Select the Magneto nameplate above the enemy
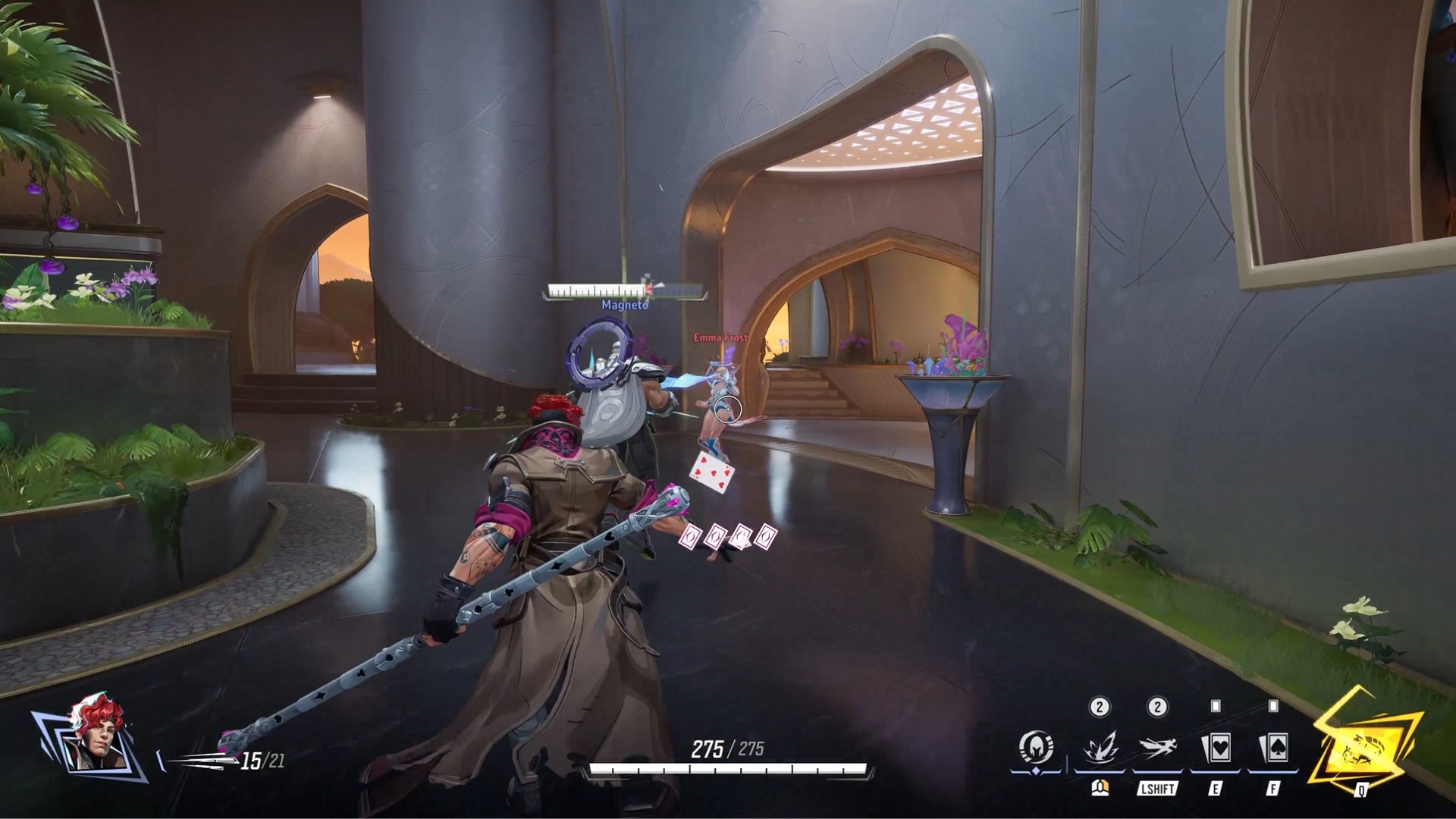This screenshot has width=1456, height=819. tap(623, 306)
